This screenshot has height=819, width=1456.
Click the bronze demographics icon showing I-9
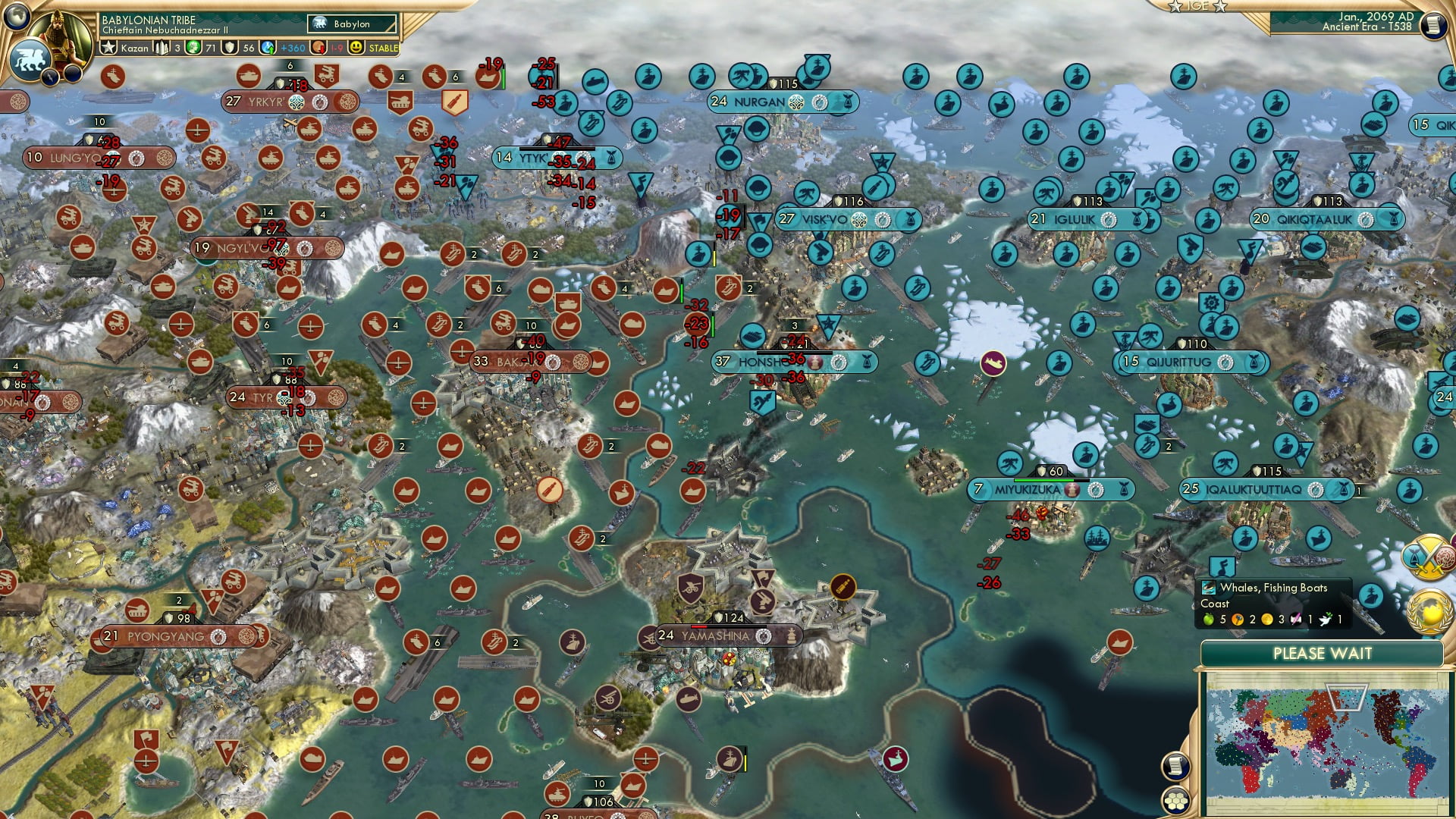click(x=319, y=47)
